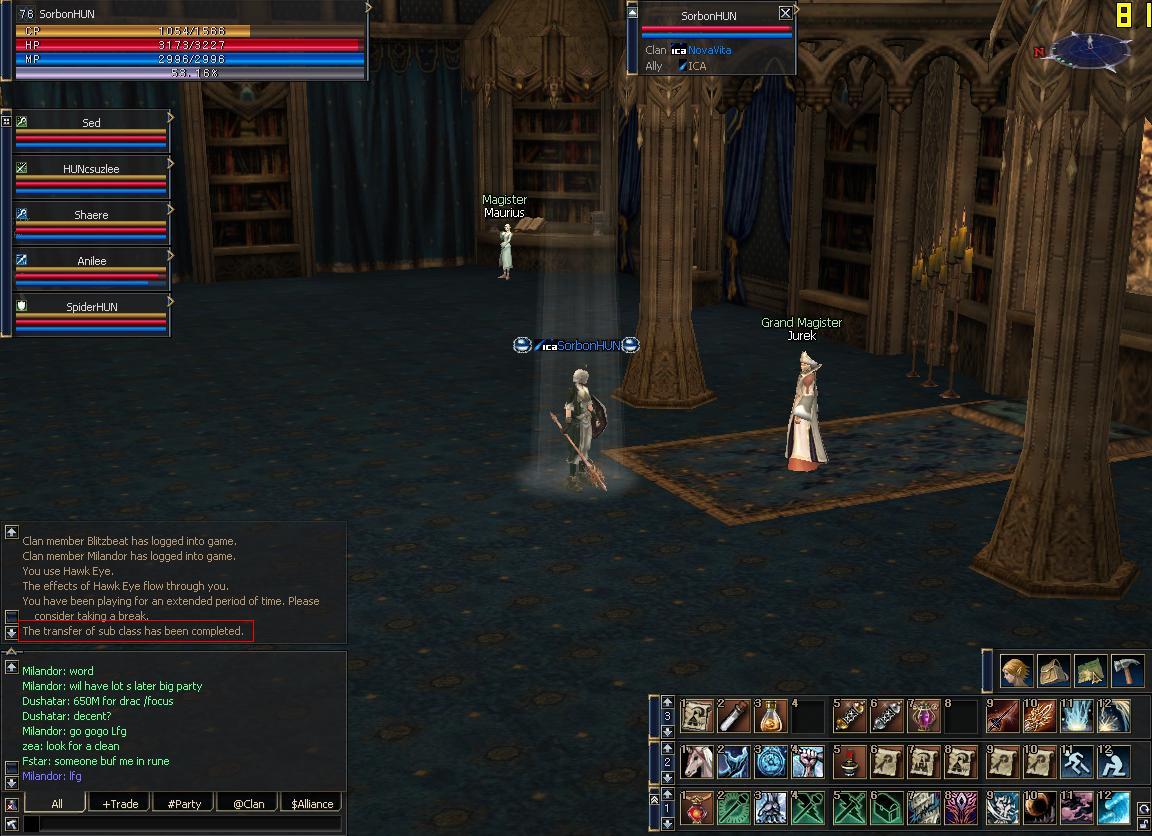Select the @Clan chat tab
1152x836 pixels.
(x=248, y=803)
